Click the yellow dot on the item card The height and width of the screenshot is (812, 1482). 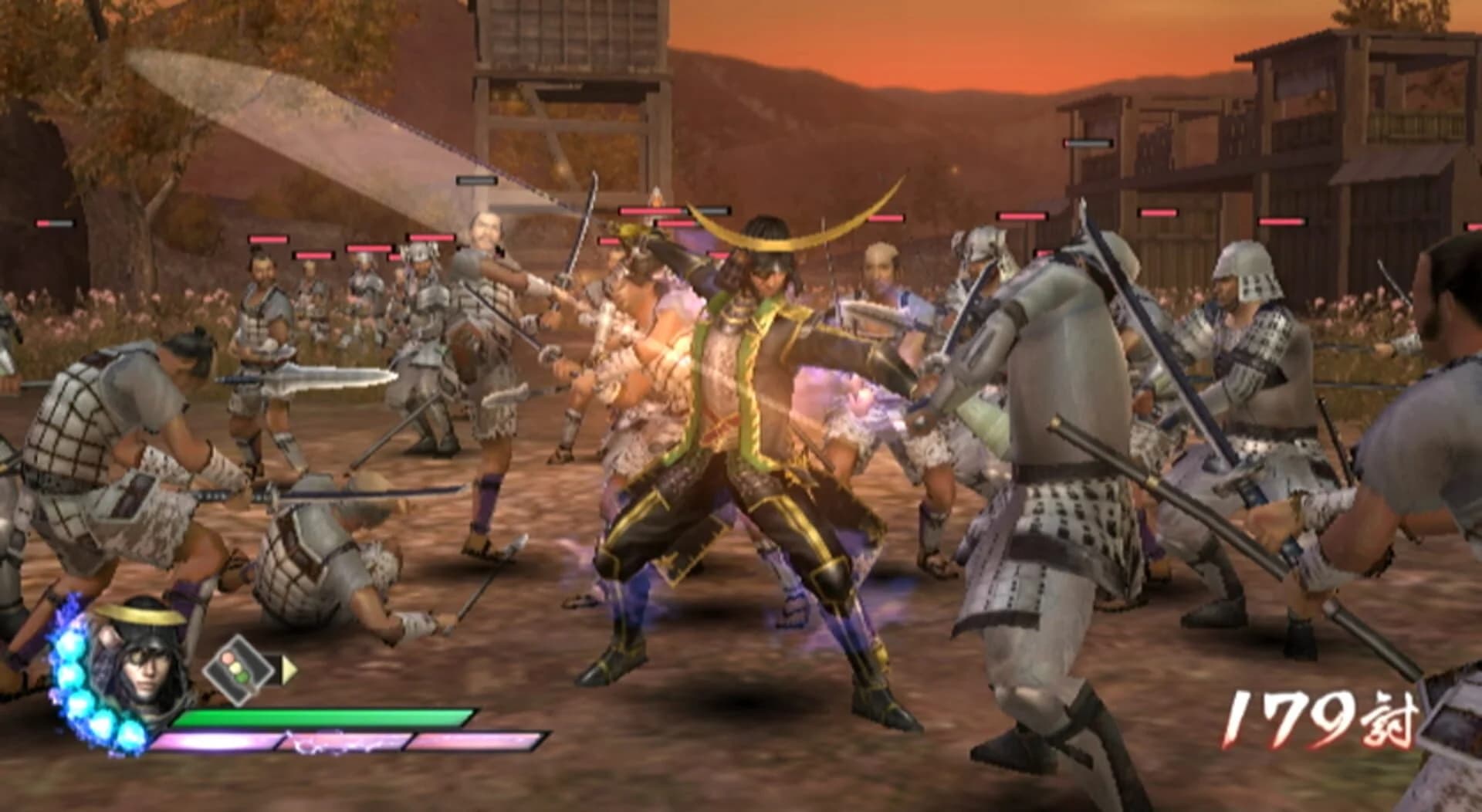tap(236, 668)
